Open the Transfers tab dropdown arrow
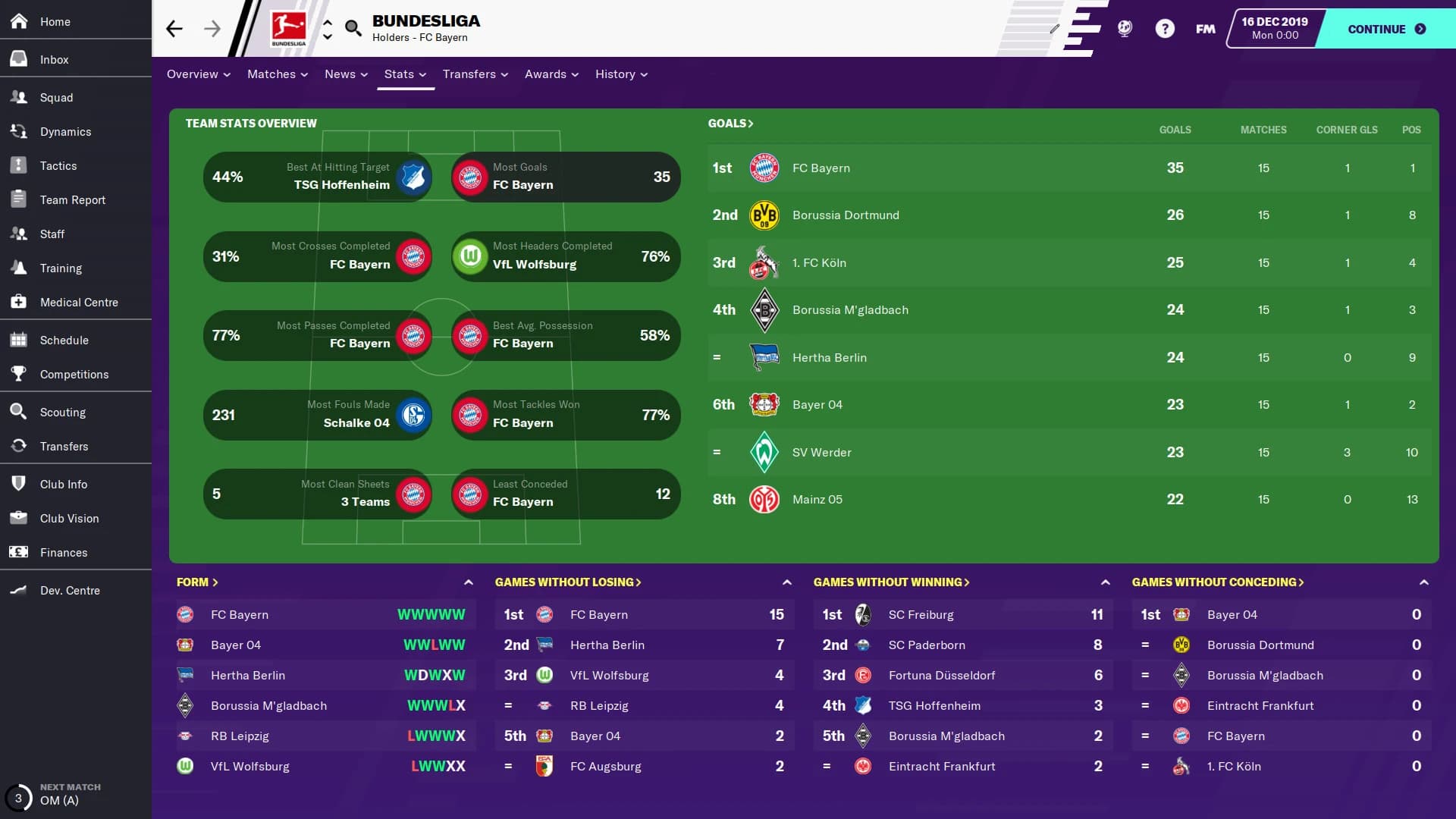Screen dimensions: 1456x819 point(504,74)
